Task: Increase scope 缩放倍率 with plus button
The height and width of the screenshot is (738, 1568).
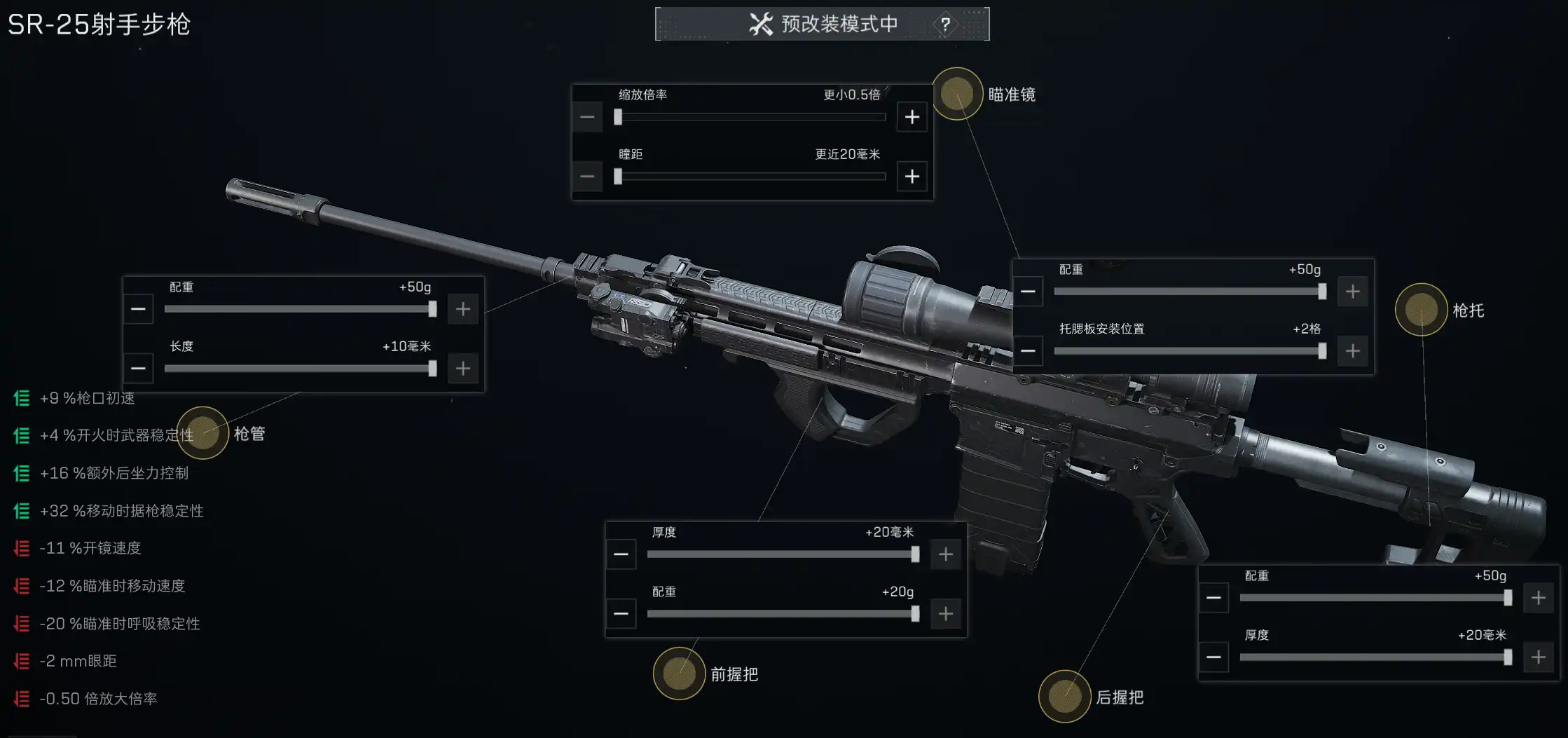Action: (912, 117)
